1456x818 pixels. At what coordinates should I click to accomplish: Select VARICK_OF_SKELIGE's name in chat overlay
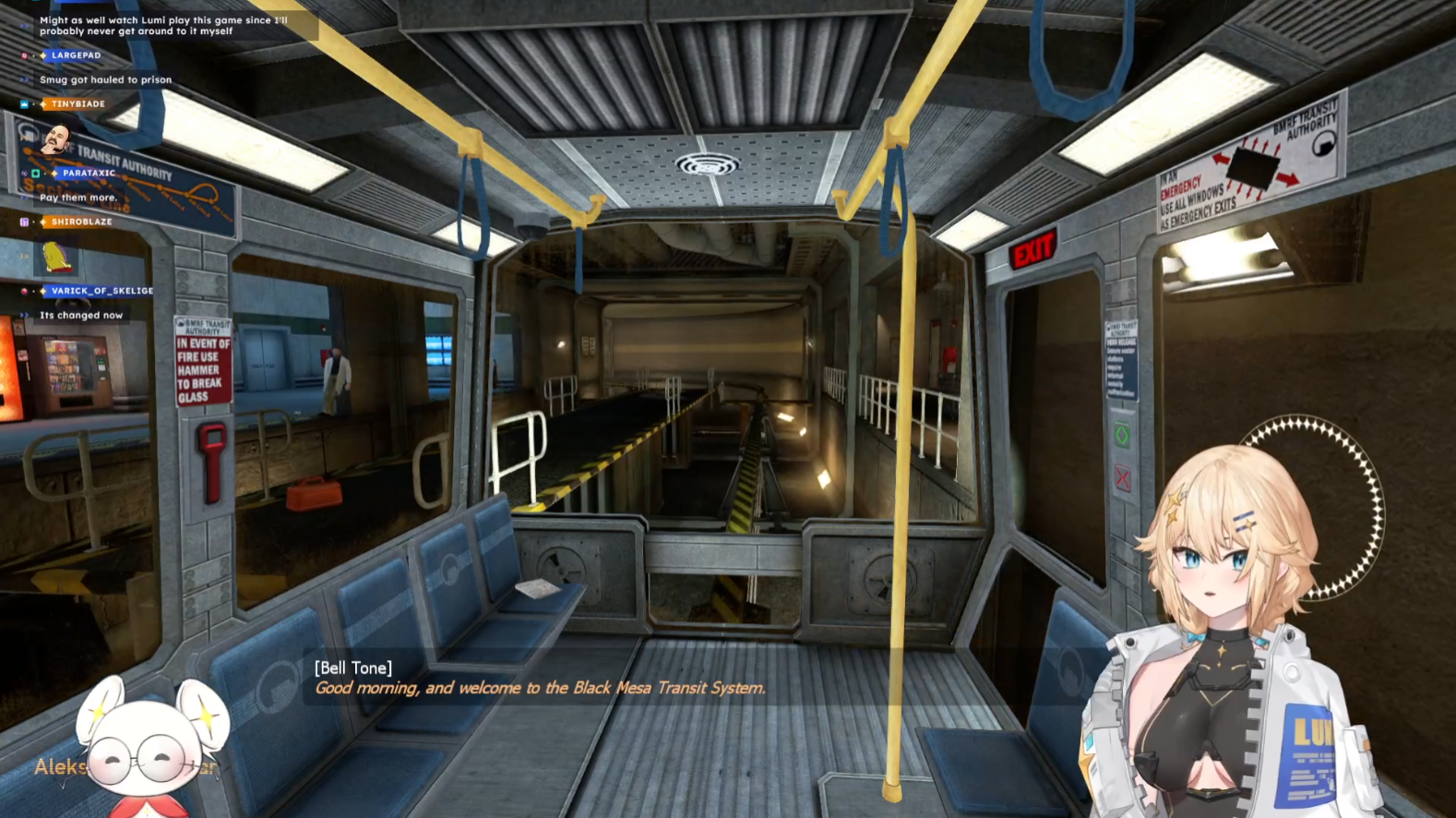pos(102,291)
